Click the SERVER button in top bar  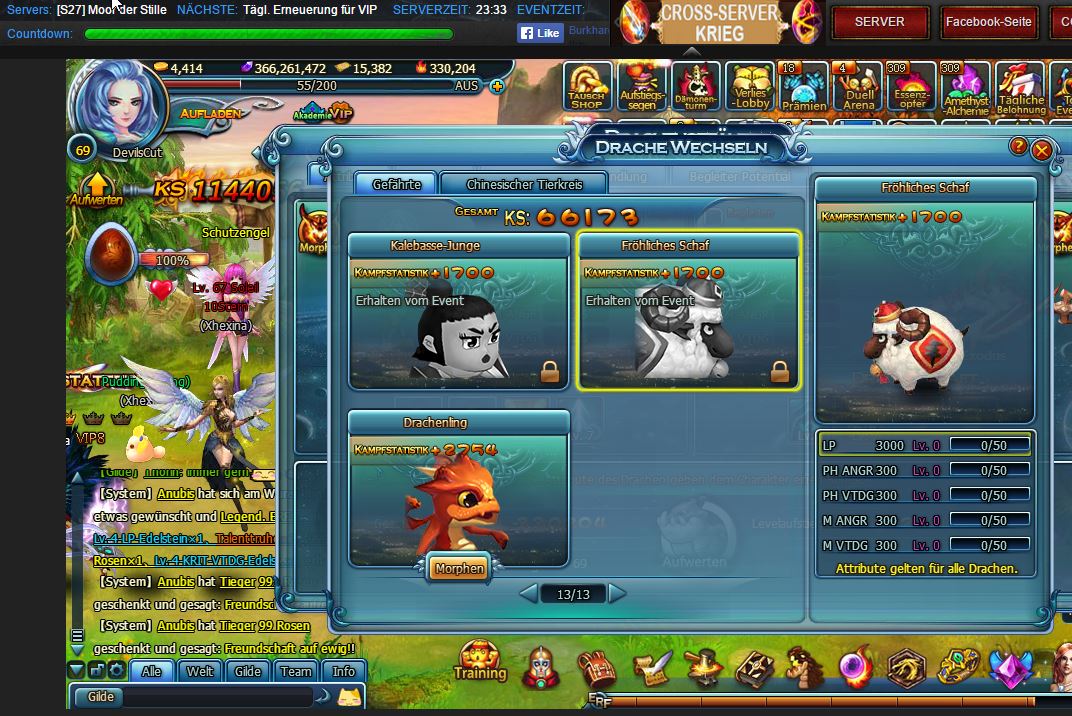(879, 21)
